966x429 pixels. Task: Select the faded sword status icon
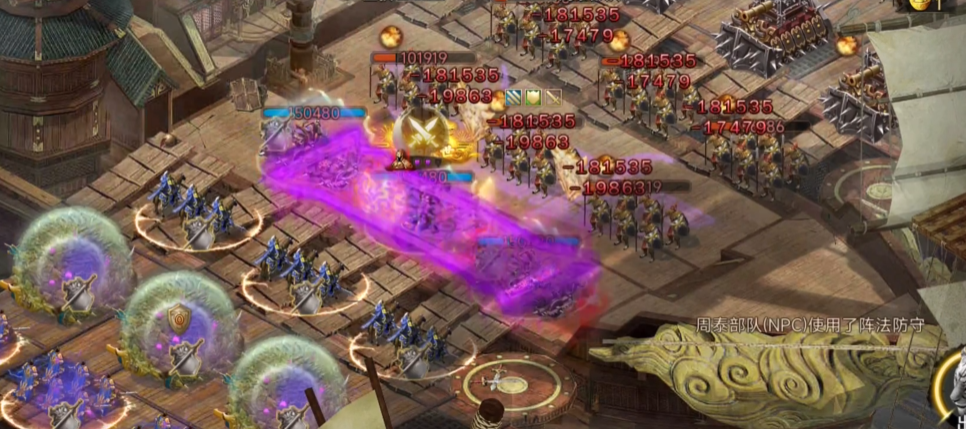[x=552, y=97]
